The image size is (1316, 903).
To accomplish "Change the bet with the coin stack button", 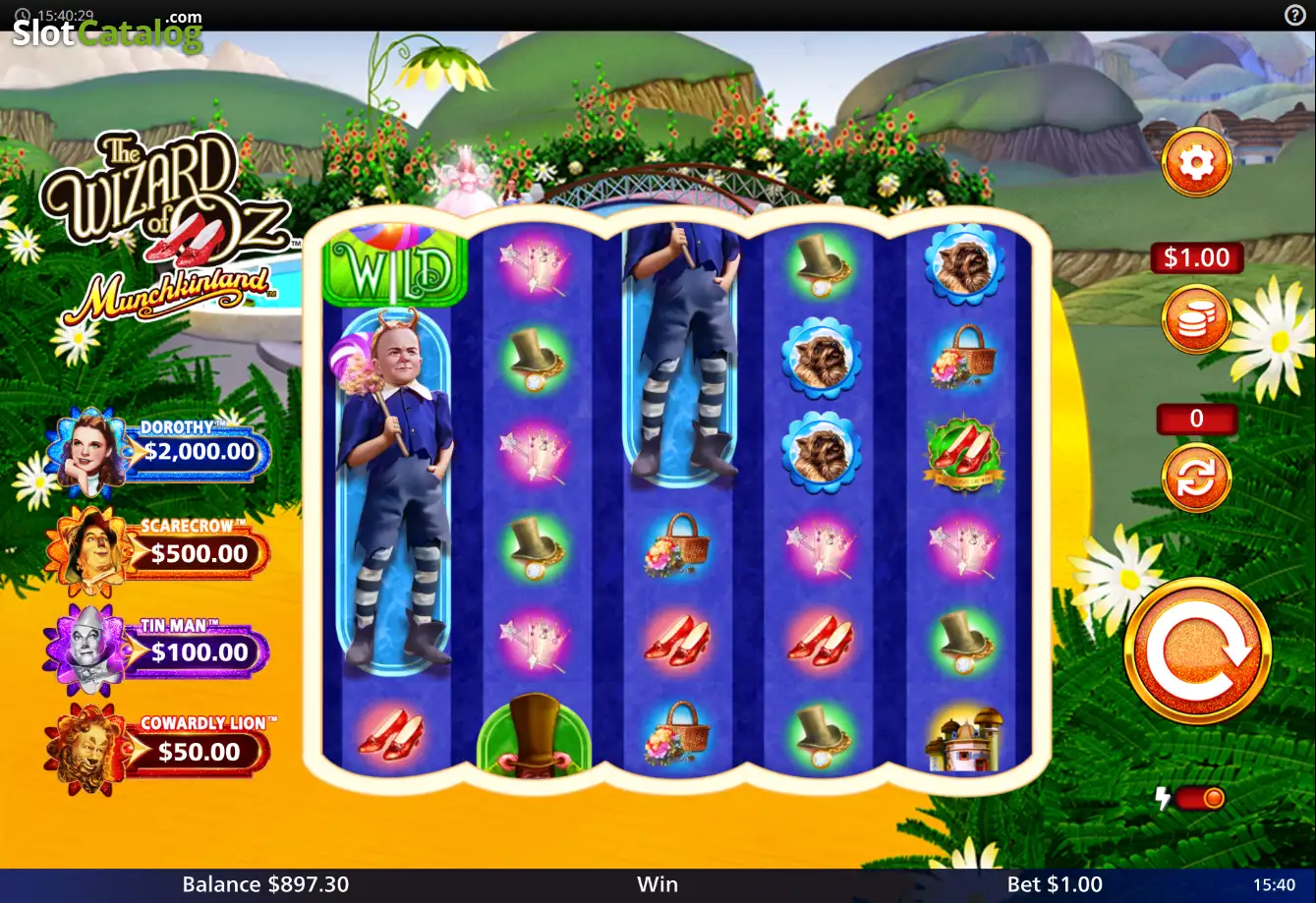I will pos(1196,318).
